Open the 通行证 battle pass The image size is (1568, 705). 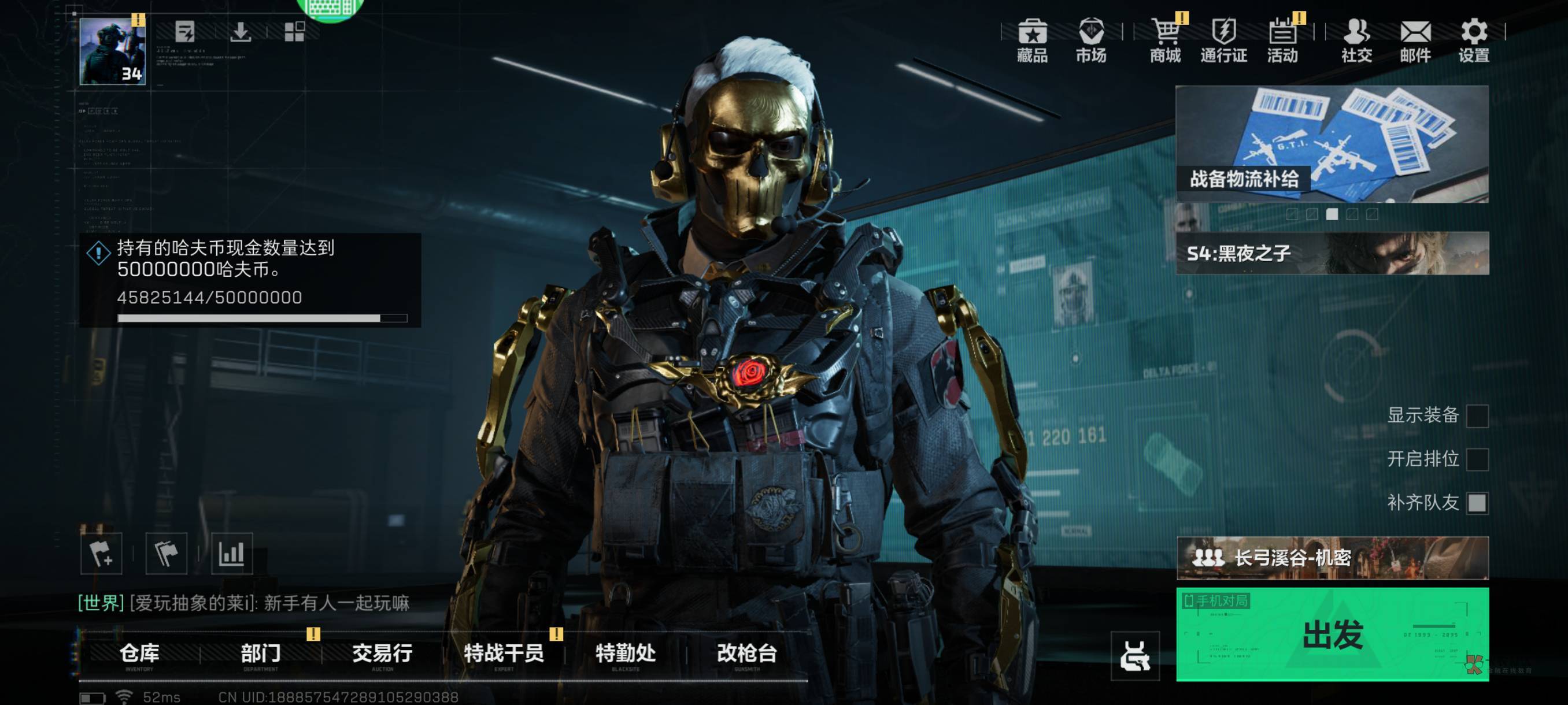click(1223, 40)
